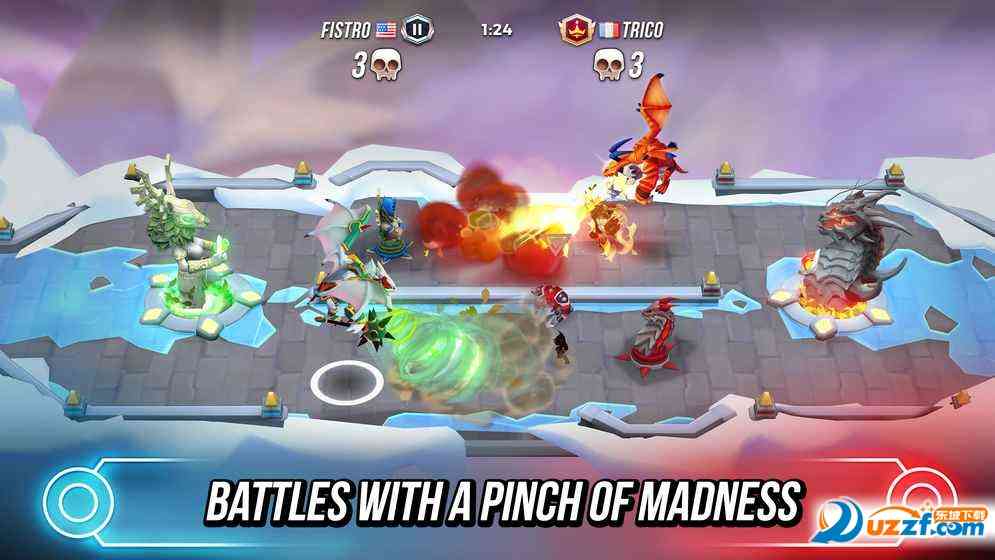Pause the battle with the shield button

(x=418, y=29)
